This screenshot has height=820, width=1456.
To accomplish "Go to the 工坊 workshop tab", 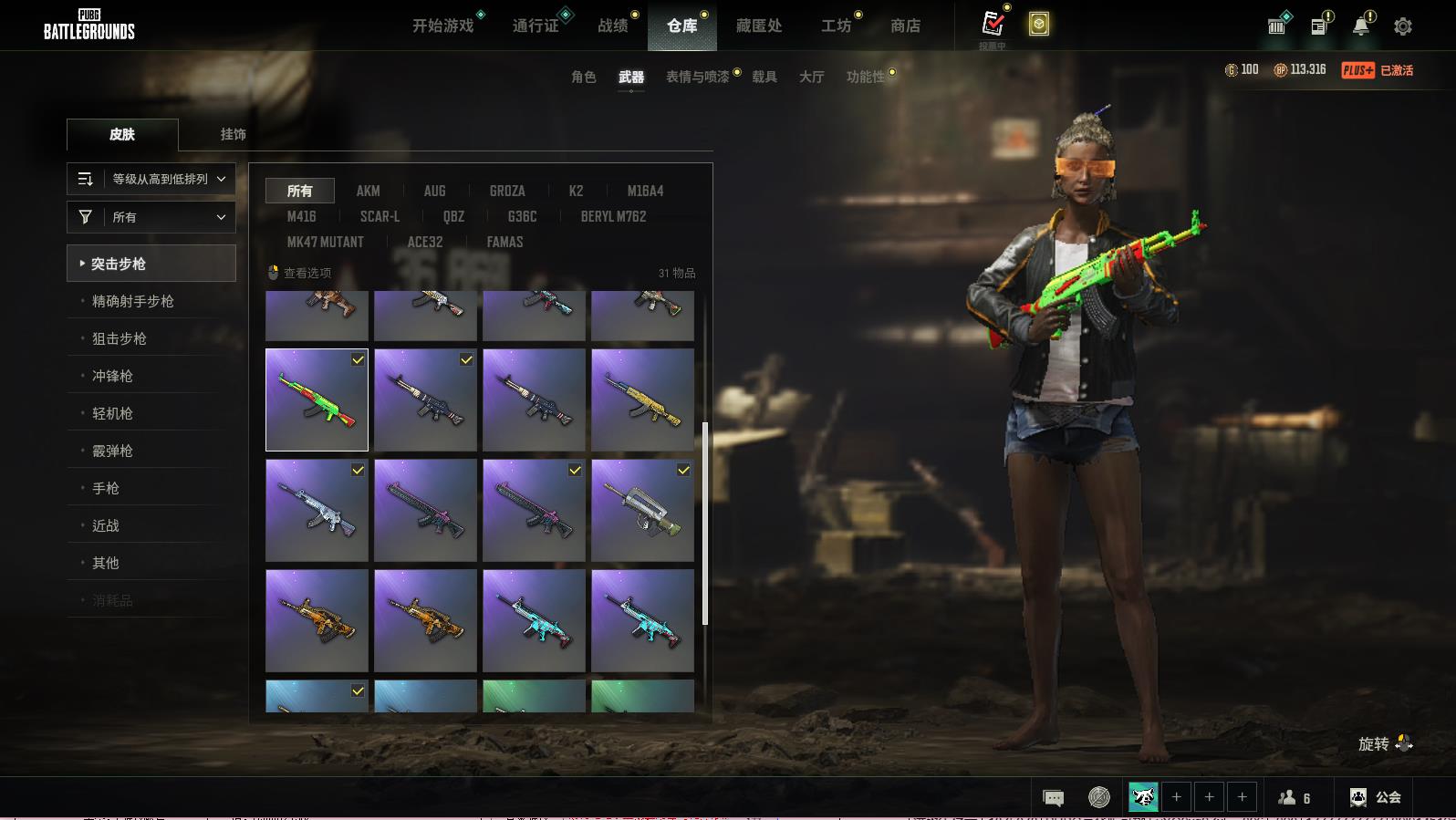I will 836,26.
